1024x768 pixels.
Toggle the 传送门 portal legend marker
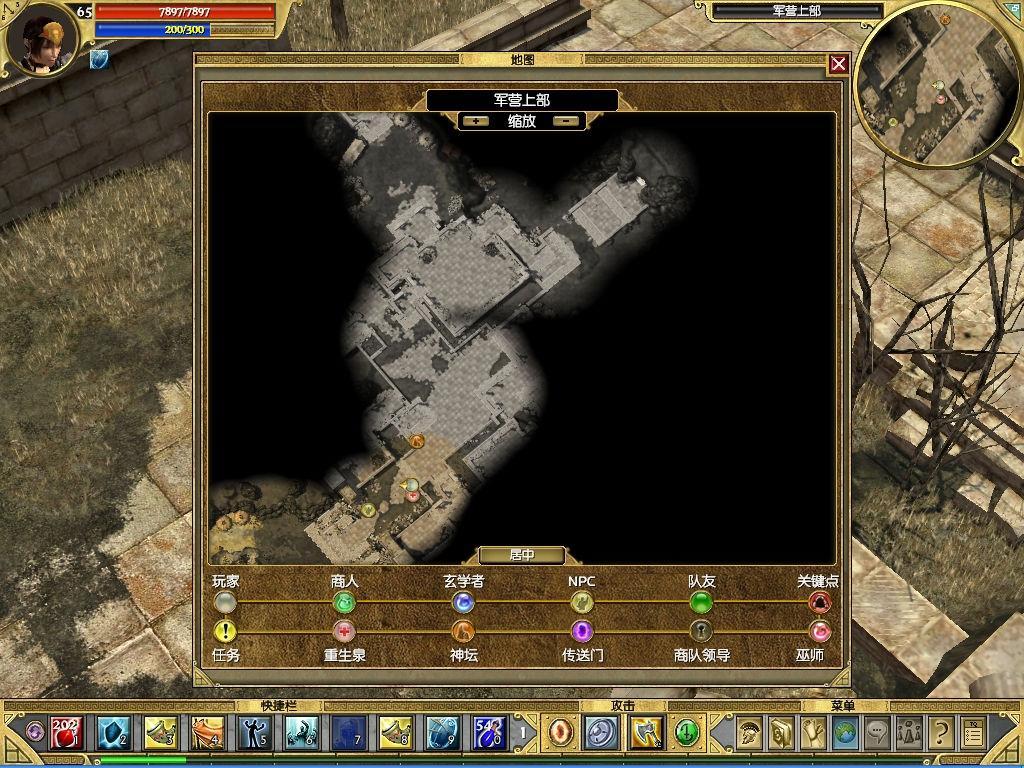coord(581,631)
